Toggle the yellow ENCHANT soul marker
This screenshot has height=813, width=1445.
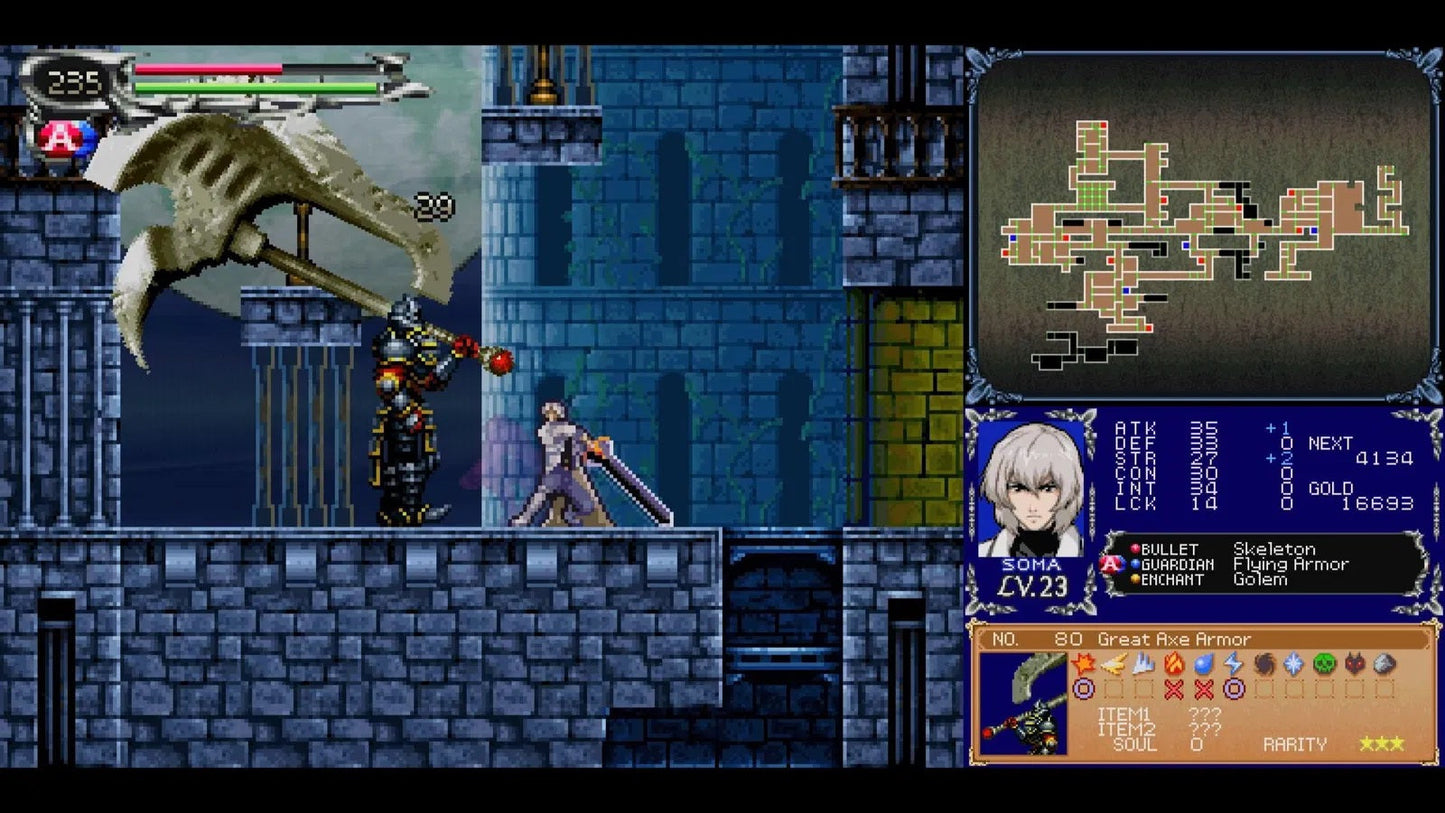1135,579
